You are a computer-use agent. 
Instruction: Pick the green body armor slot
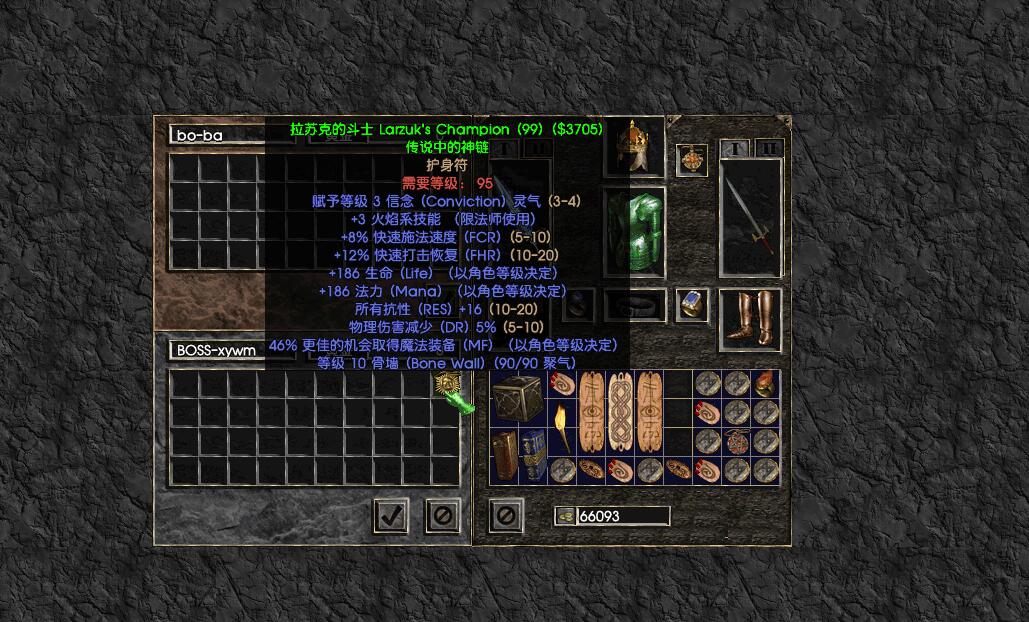coord(647,228)
